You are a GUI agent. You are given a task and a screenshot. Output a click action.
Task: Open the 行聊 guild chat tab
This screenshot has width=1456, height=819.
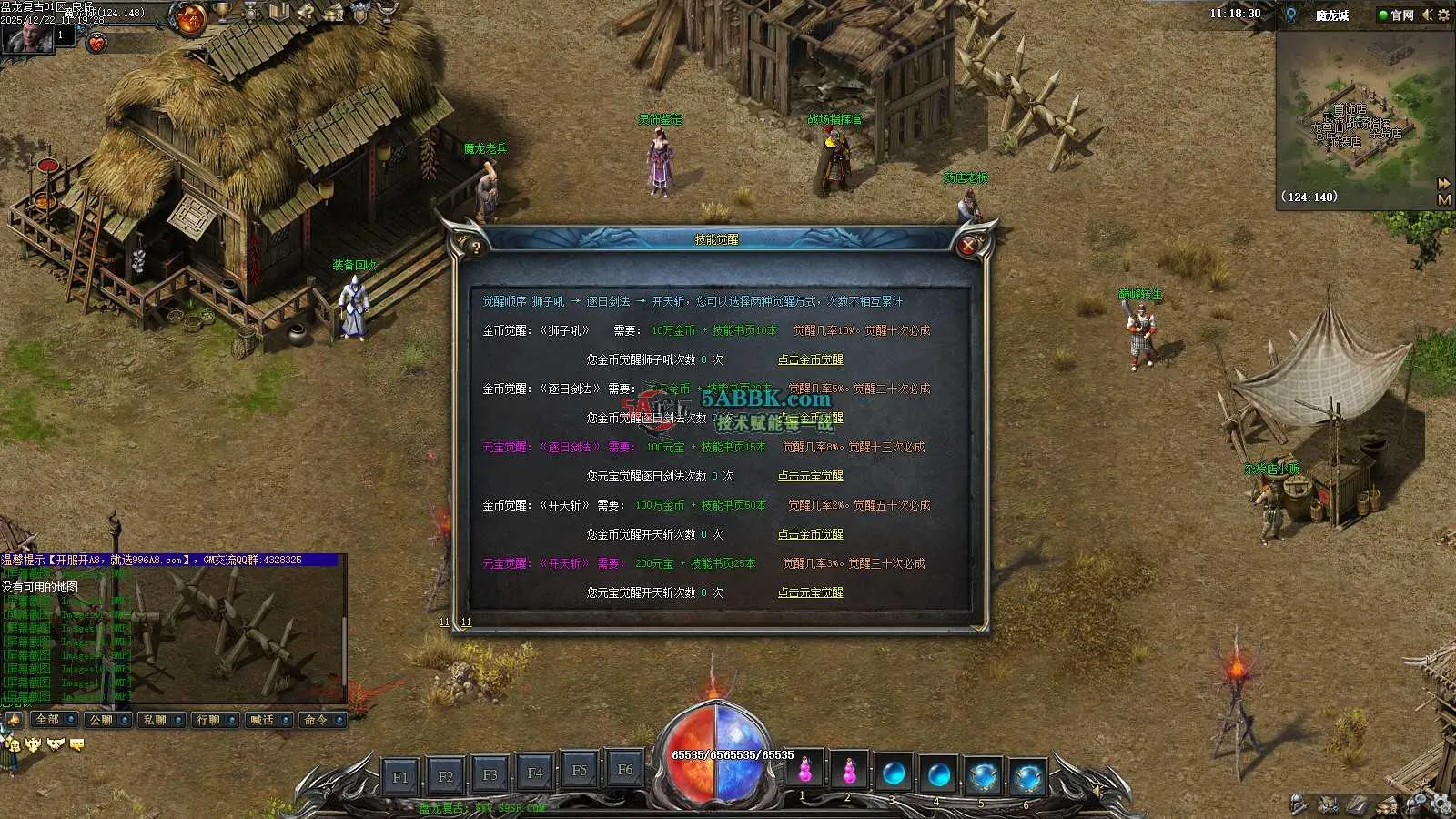pyautogui.click(x=215, y=720)
